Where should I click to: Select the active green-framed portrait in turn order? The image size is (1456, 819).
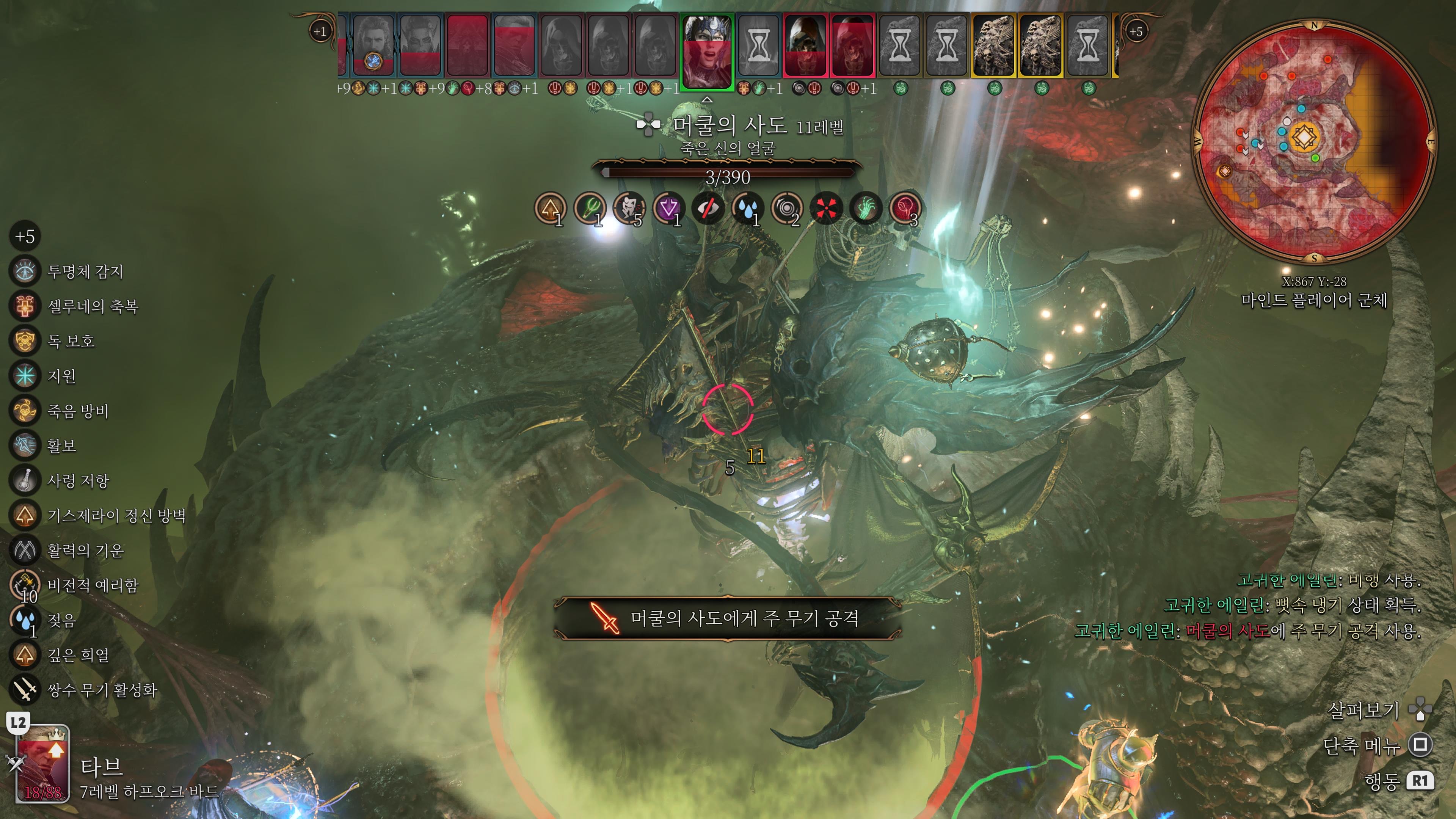pyautogui.click(x=706, y=51)
